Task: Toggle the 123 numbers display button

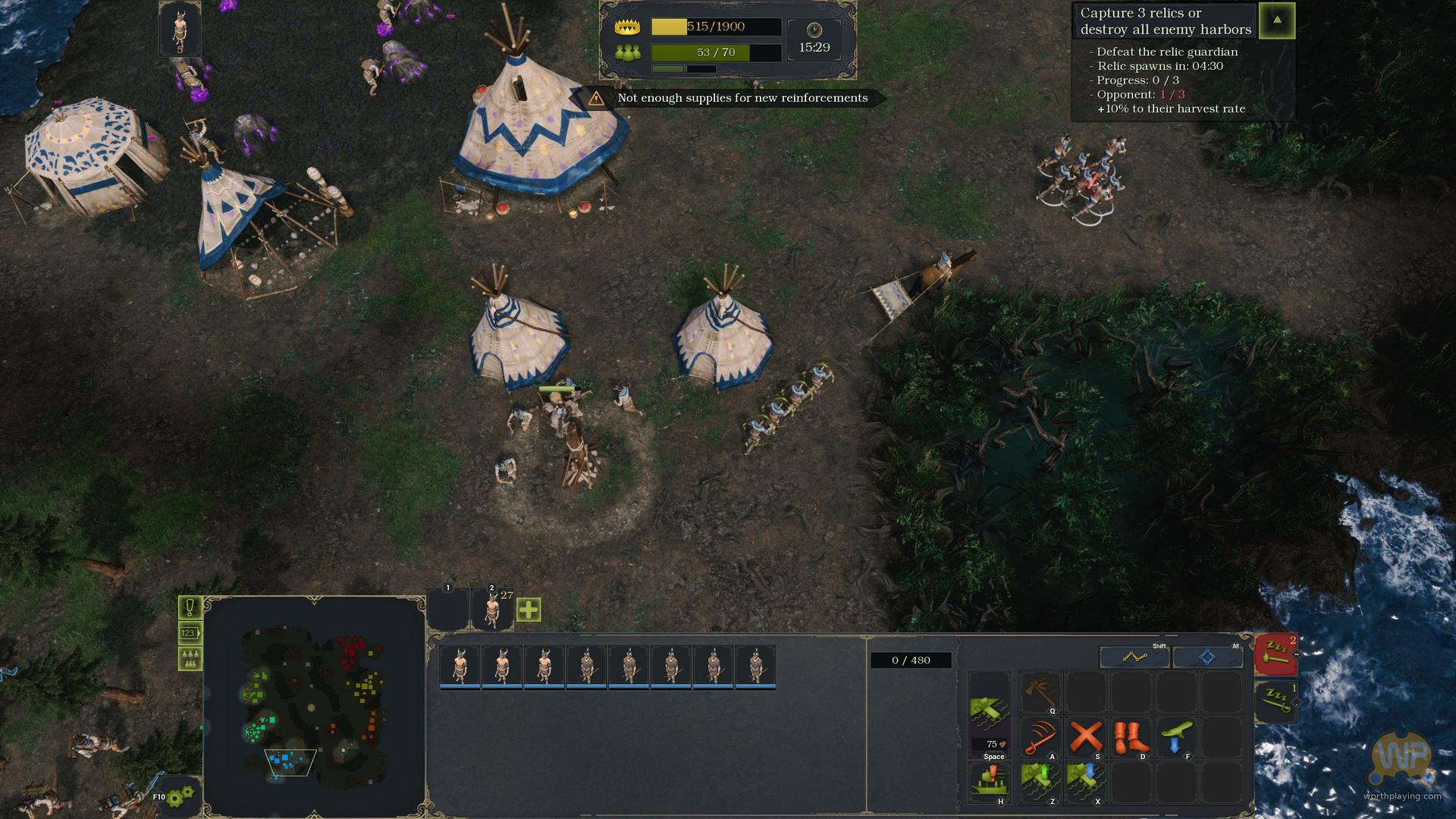Action: (x=190, y=632)
